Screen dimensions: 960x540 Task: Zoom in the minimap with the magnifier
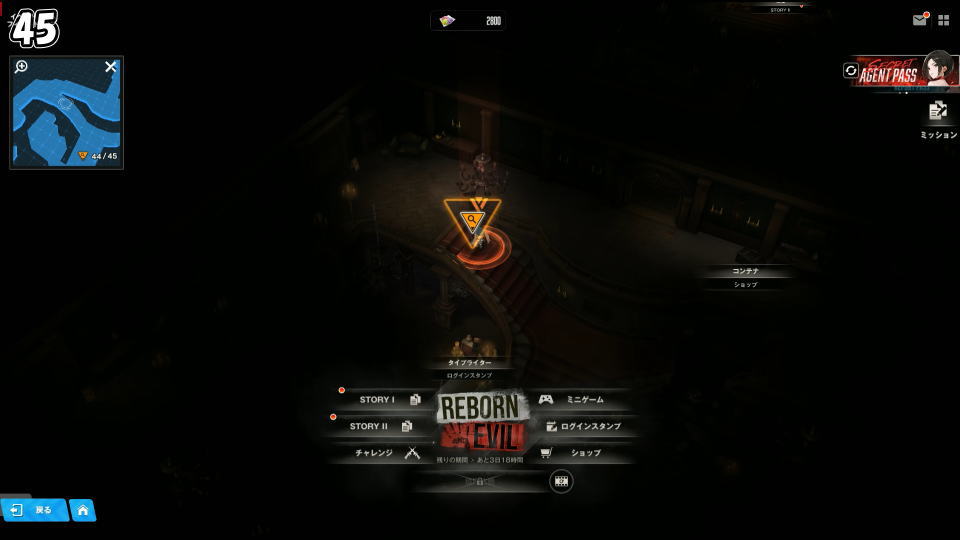click(21, 67)
